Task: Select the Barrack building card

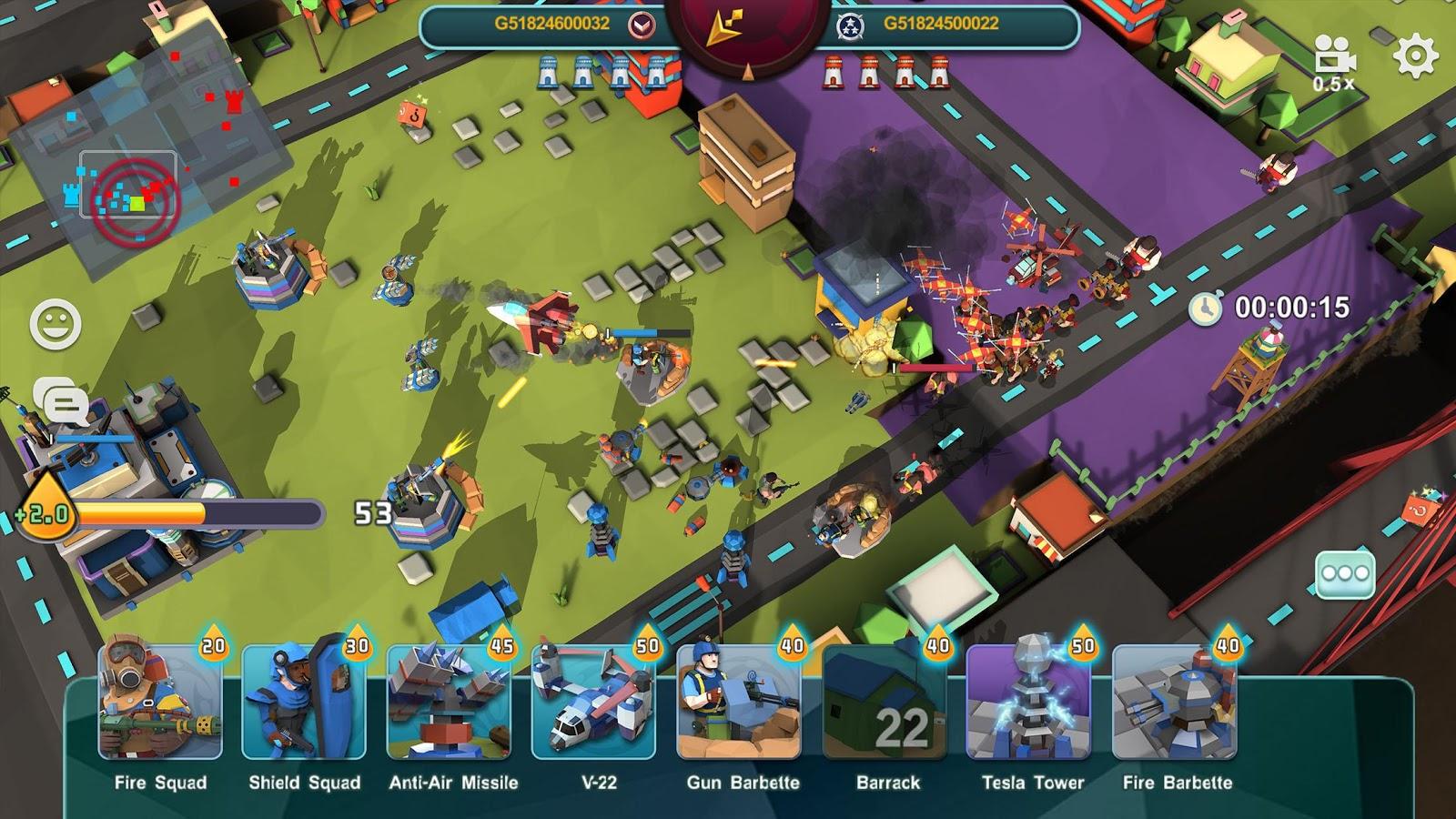Action: click(885, 702)
